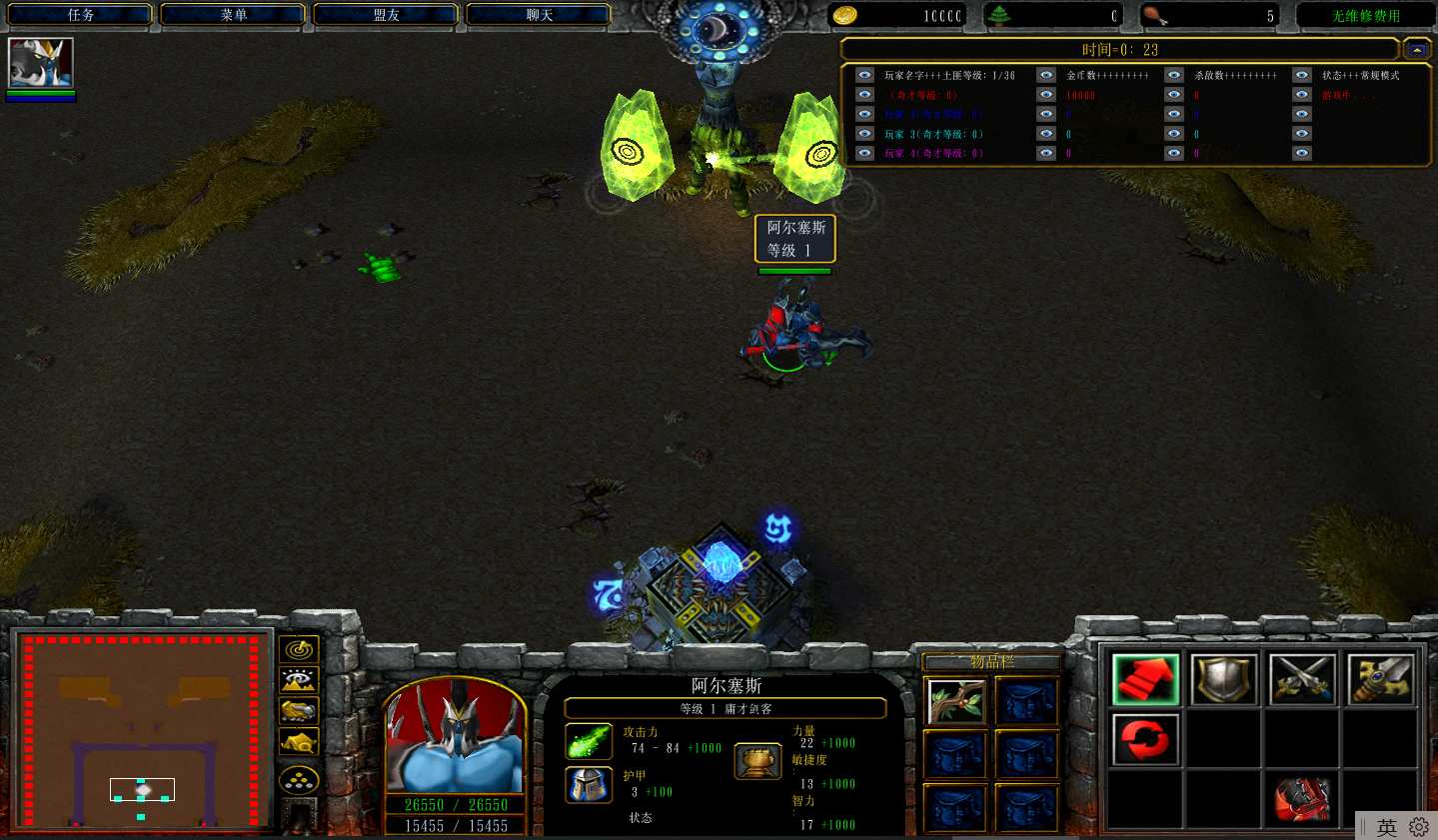
Task: Activate the minimap signal ping button
Action: pos(300,650)
